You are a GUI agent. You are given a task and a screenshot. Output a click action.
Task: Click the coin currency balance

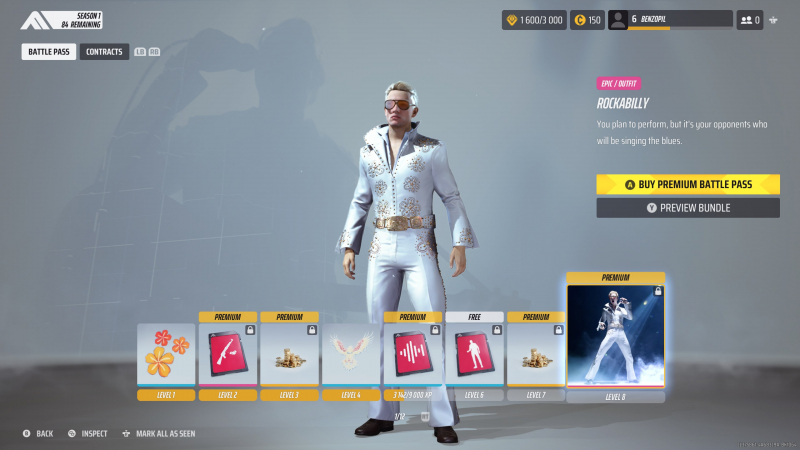pos(587,20)
